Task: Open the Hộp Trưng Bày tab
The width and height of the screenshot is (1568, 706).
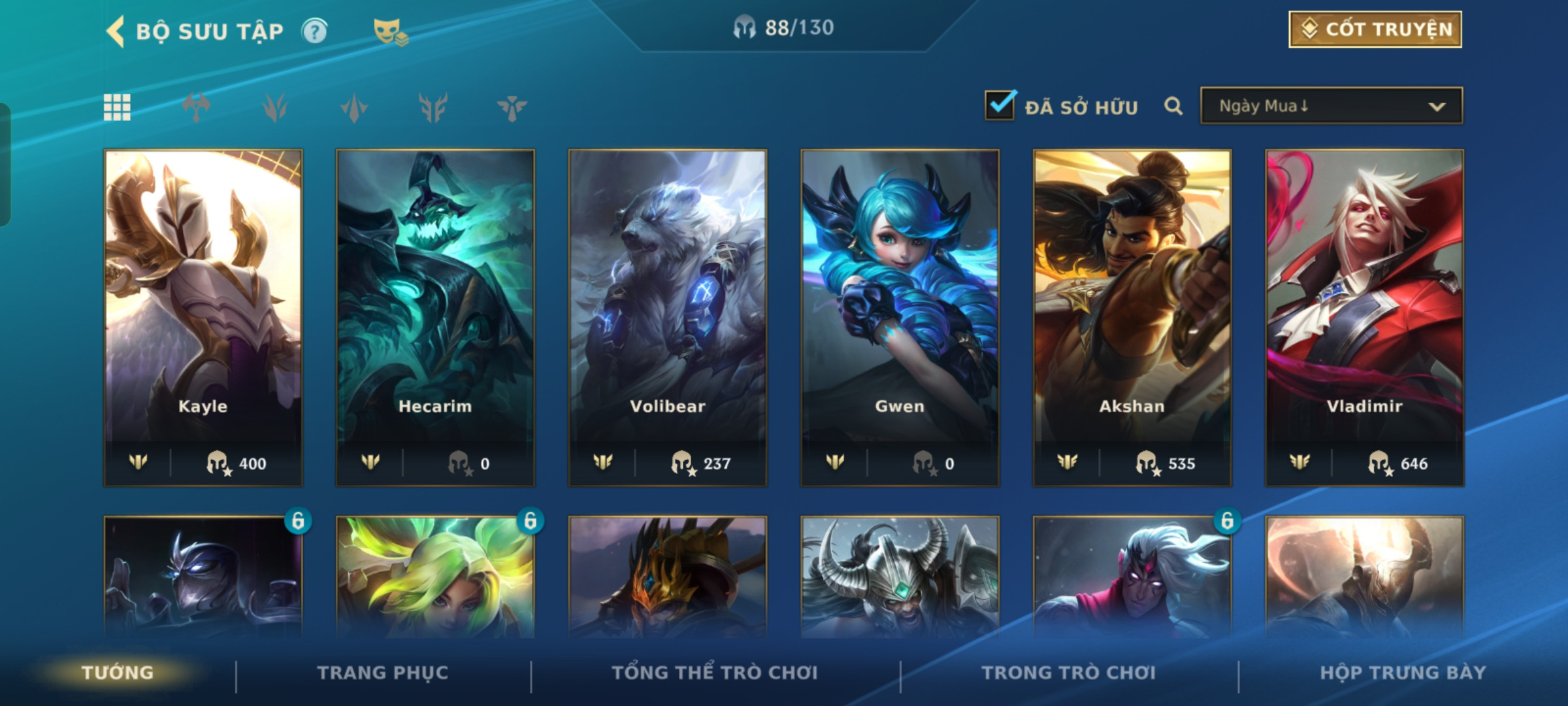Action: click(x=1403, y=673)
